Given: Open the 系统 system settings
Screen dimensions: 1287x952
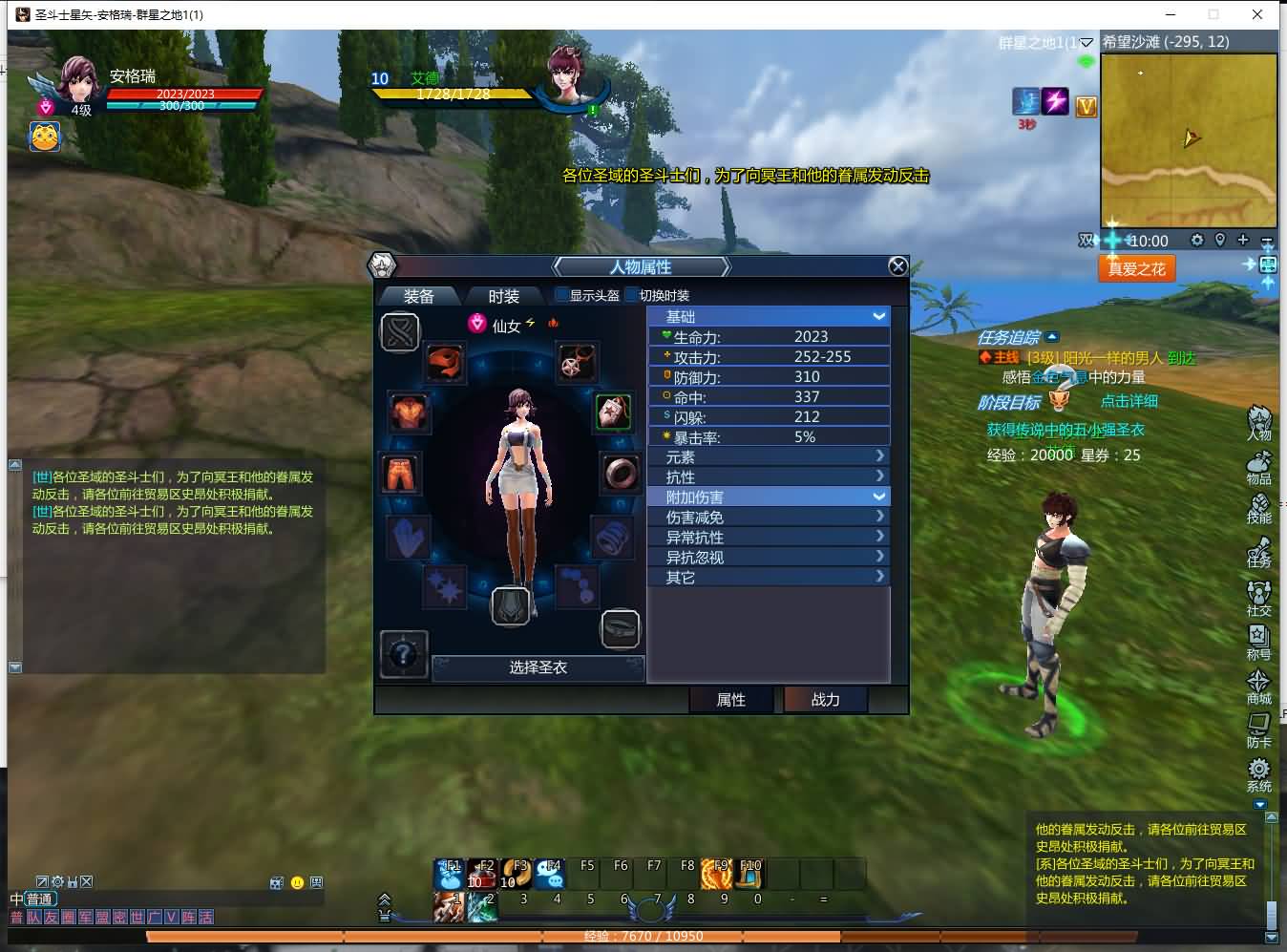Looking at the screenshot, I should (x=1258, y=774).
